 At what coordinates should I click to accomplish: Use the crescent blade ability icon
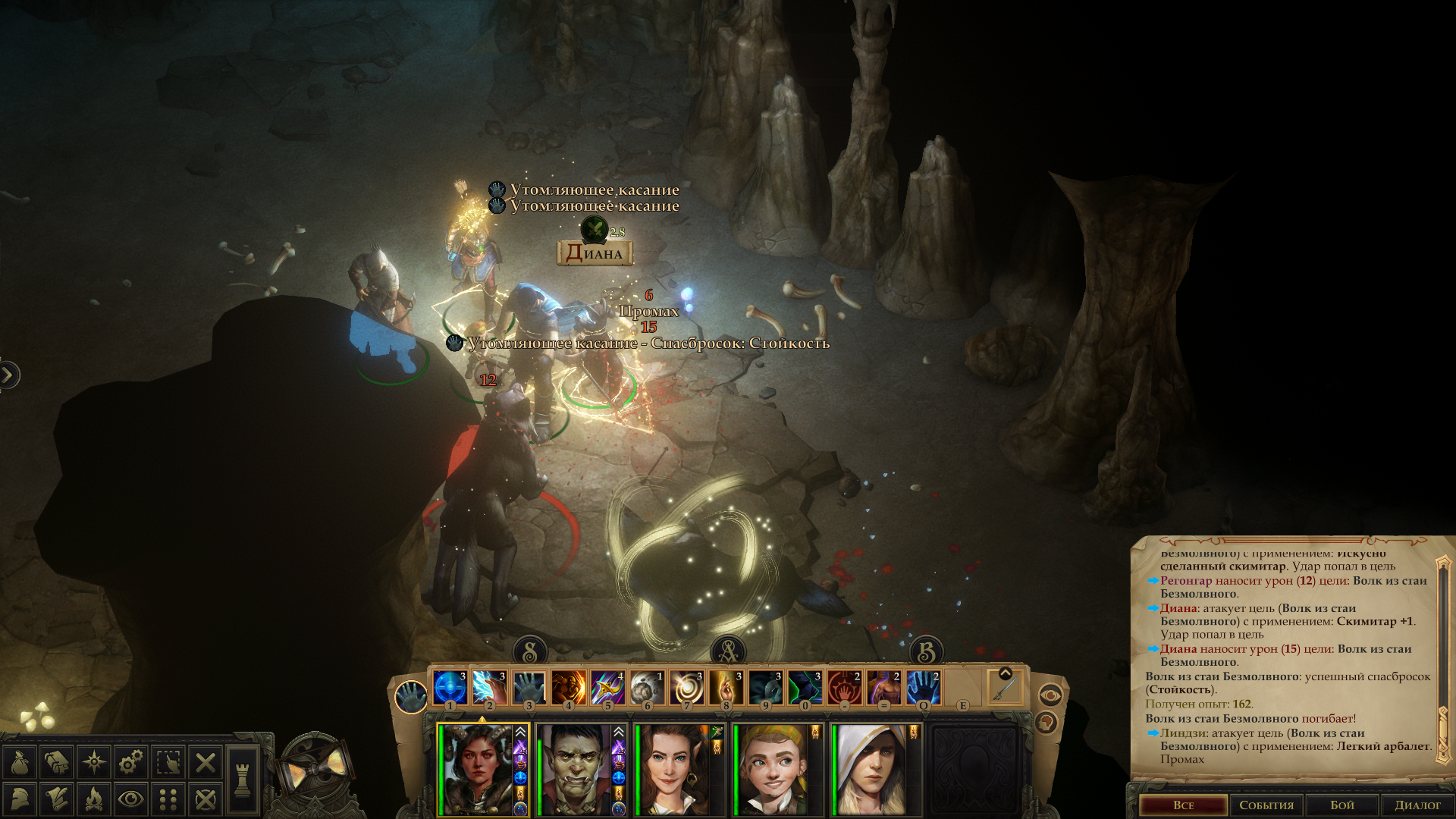[x=607, y=688]
